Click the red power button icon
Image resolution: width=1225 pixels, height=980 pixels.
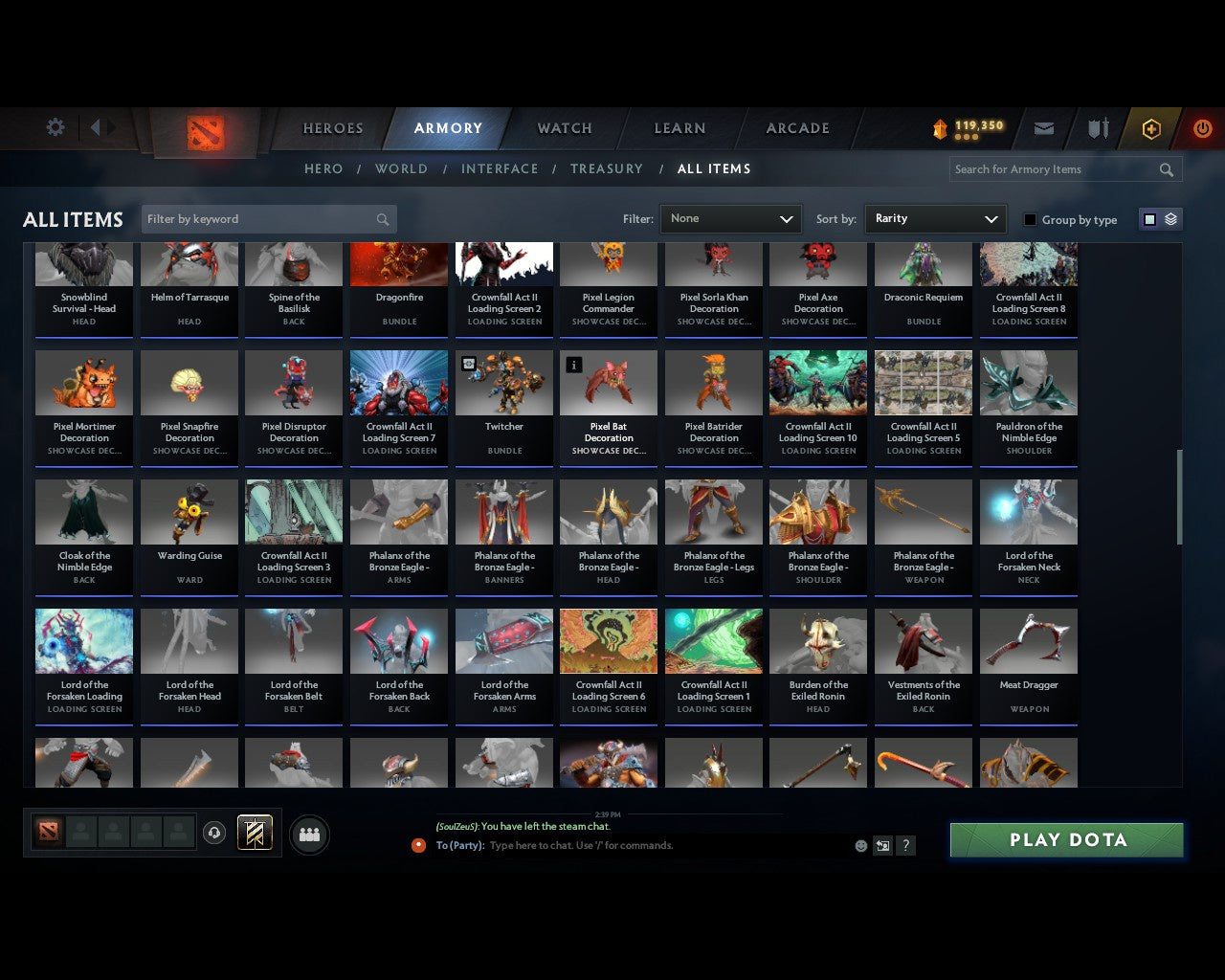pos(1202,128)
